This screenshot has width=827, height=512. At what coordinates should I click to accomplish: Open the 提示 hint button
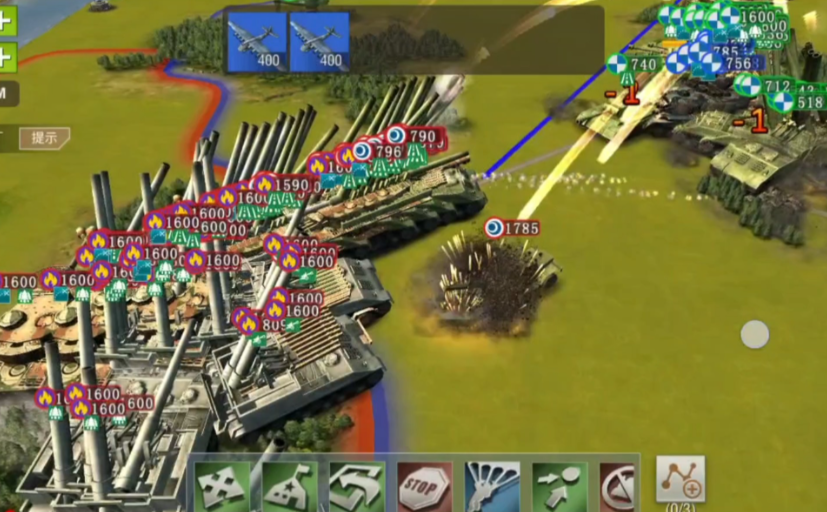point(44,138)
